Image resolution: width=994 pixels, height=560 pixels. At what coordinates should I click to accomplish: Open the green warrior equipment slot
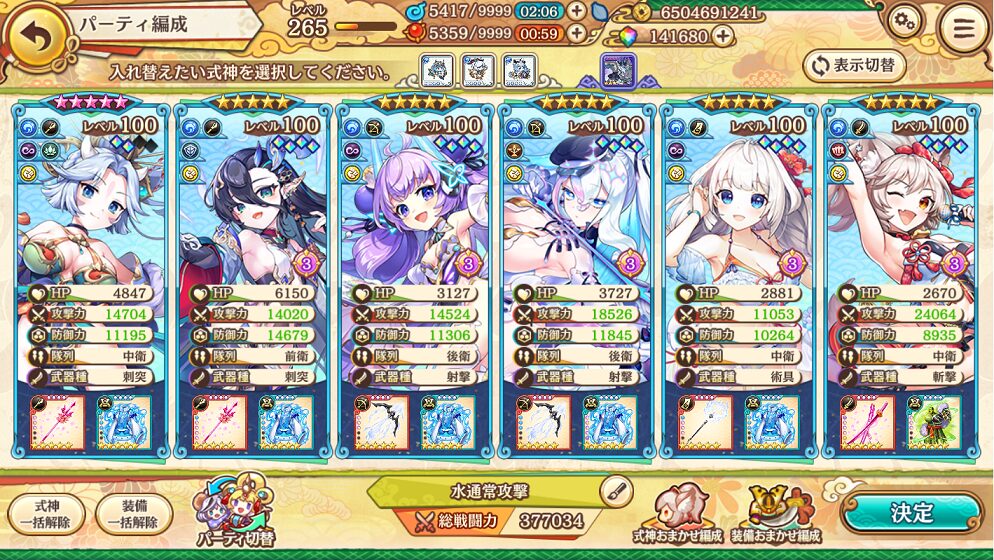point(934,422)
